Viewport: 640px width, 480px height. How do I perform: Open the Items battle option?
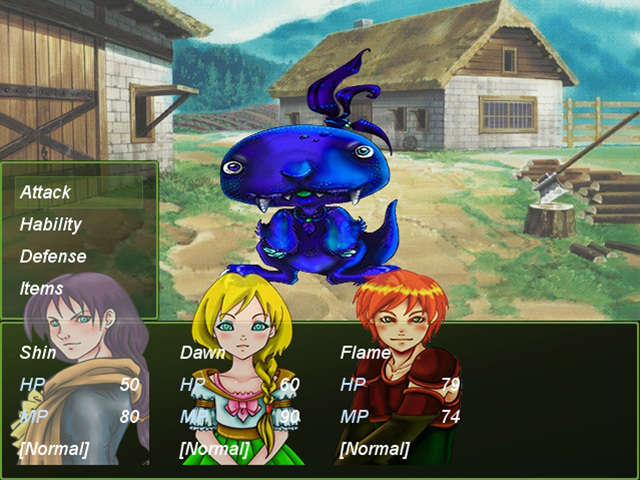pyautogui.click(x=42, y=288)
